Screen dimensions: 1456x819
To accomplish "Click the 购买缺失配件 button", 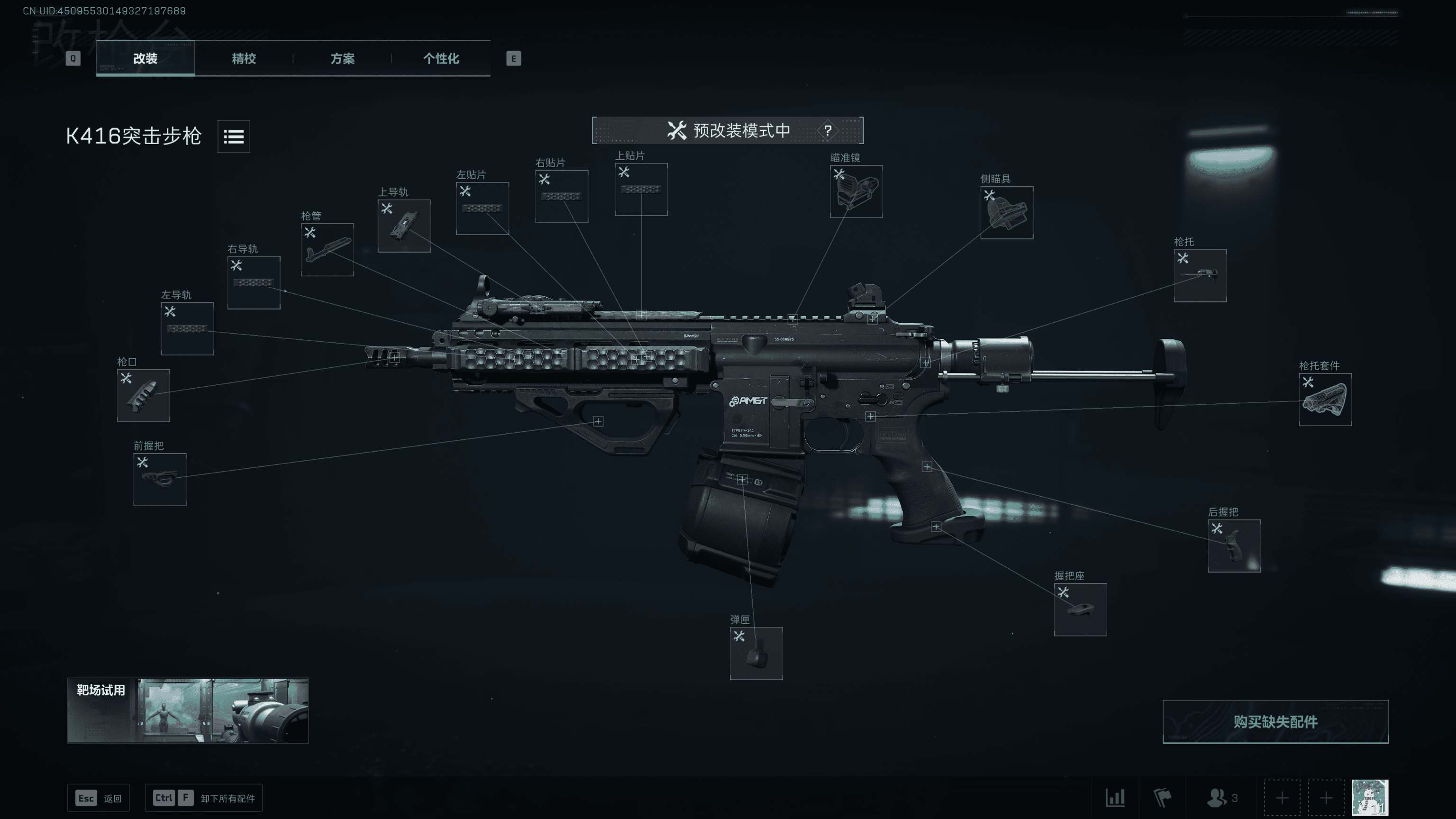I will point(1275,722).
